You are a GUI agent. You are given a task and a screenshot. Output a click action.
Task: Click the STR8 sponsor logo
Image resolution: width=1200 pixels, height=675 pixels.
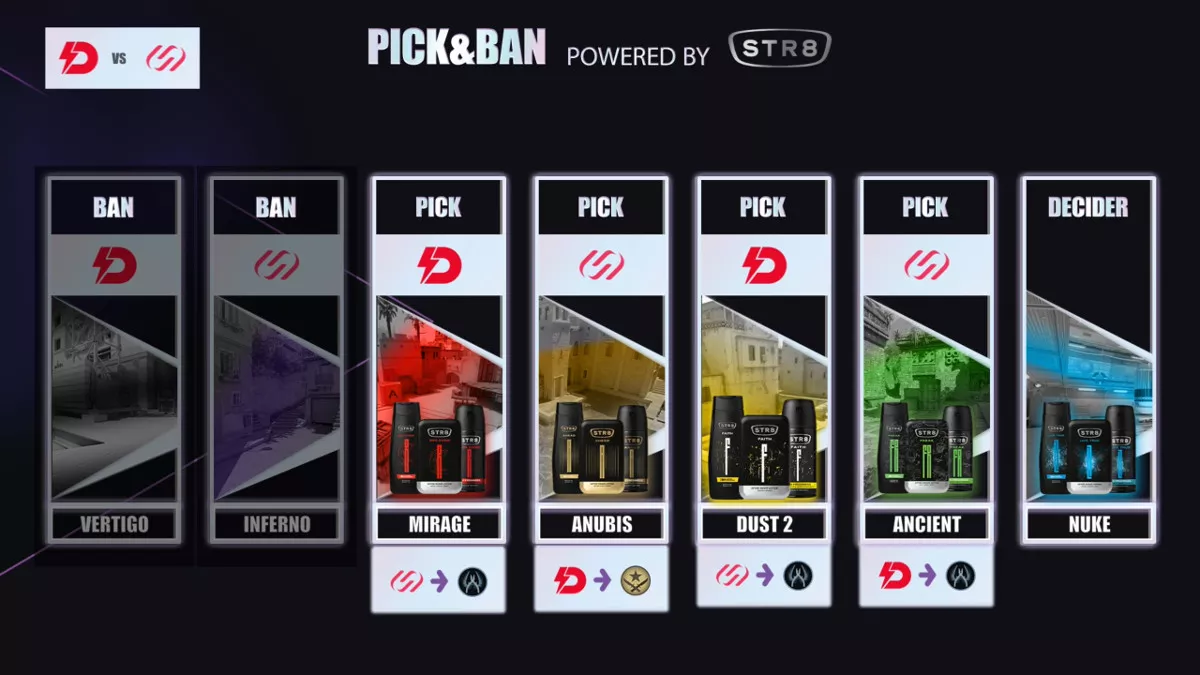780,49
